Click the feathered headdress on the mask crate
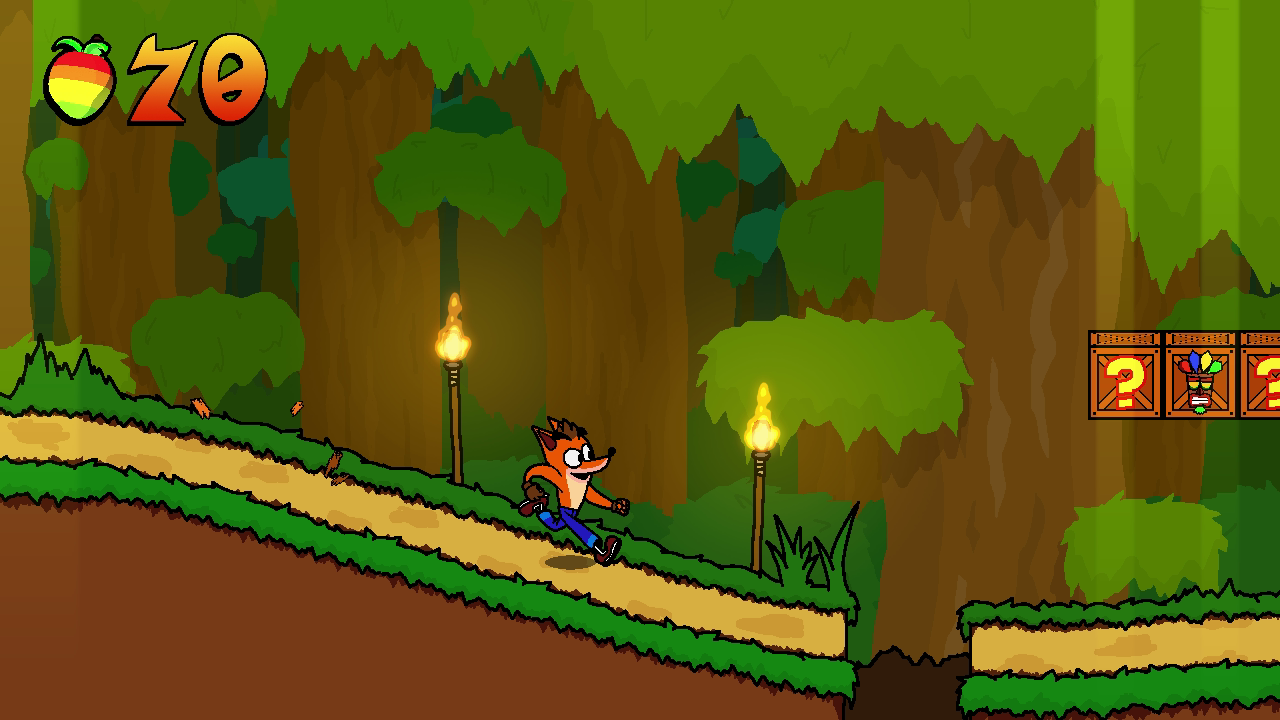1280x720 pixels. 1200,362
